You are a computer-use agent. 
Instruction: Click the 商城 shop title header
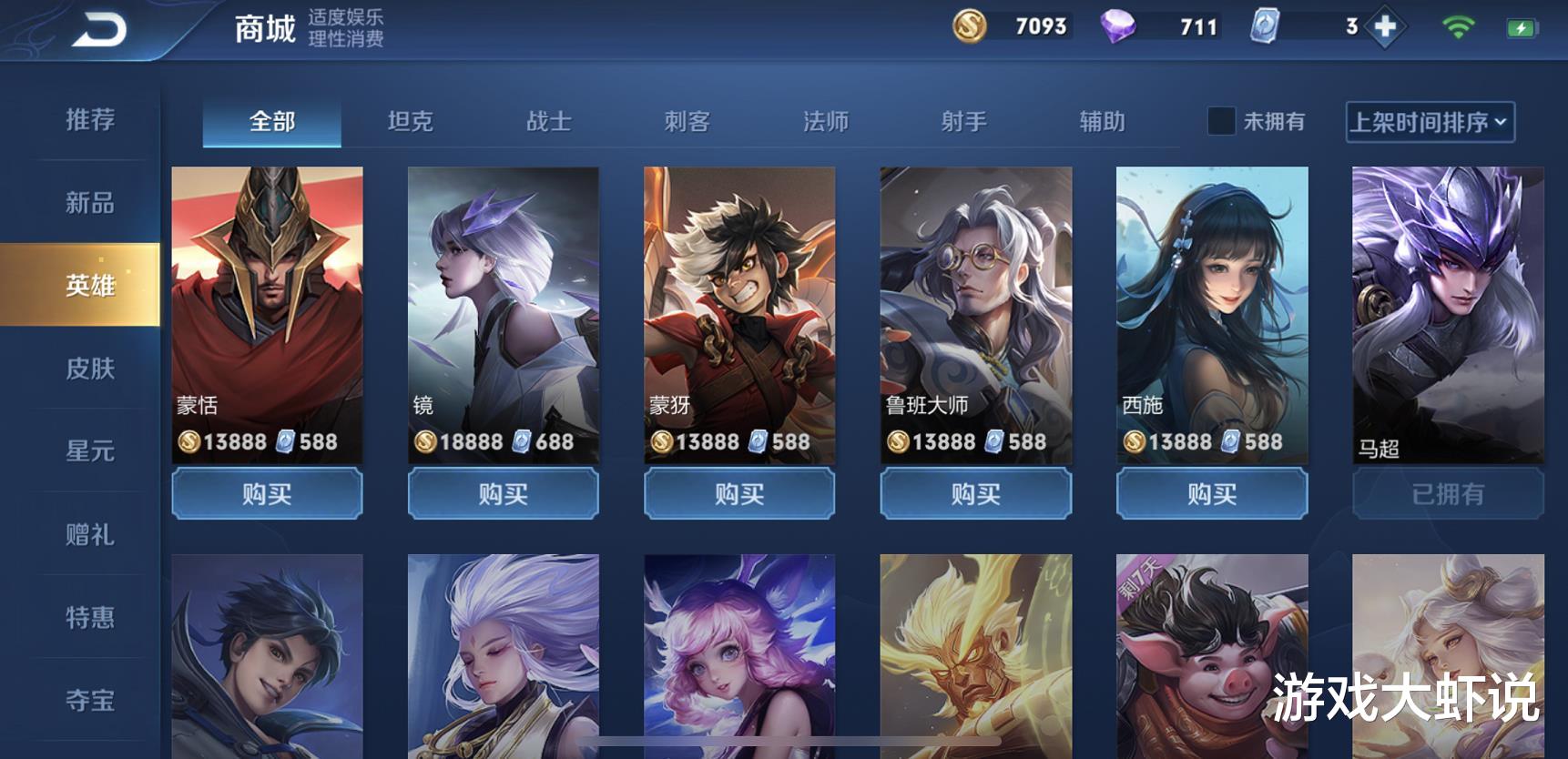pos(263,28)
